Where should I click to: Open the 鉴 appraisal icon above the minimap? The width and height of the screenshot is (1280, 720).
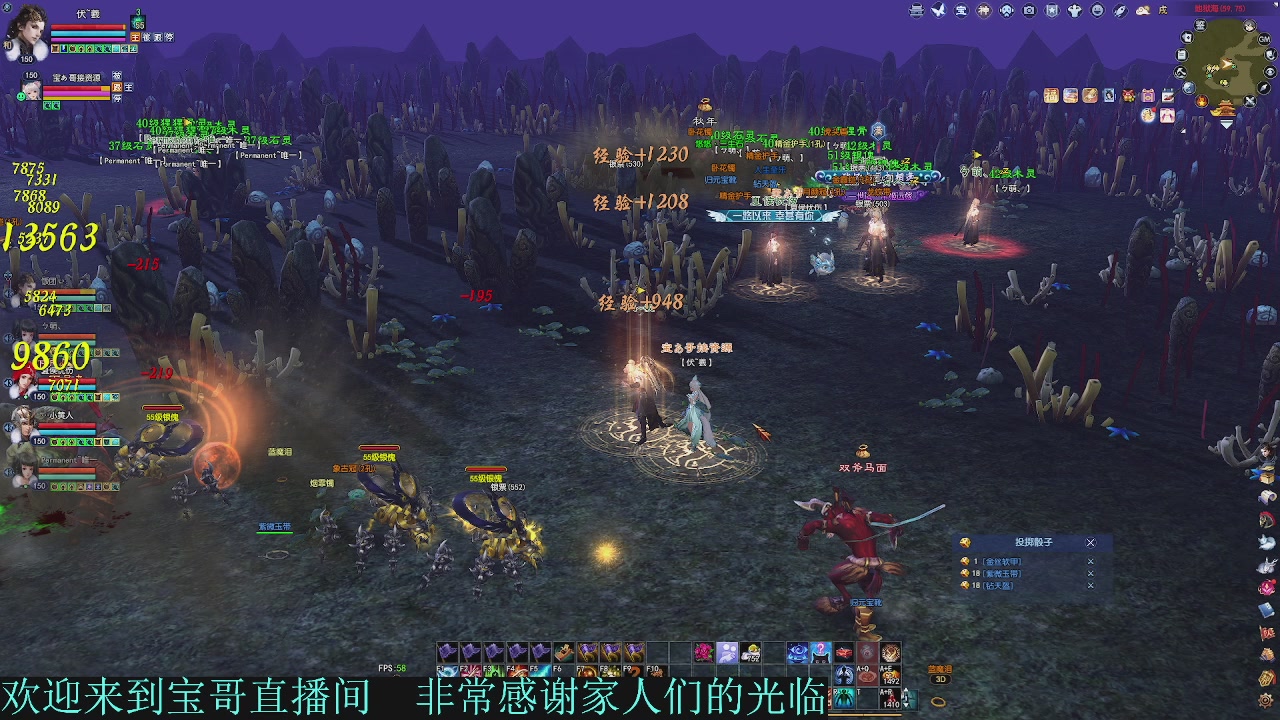click(x=1200, y=26)
